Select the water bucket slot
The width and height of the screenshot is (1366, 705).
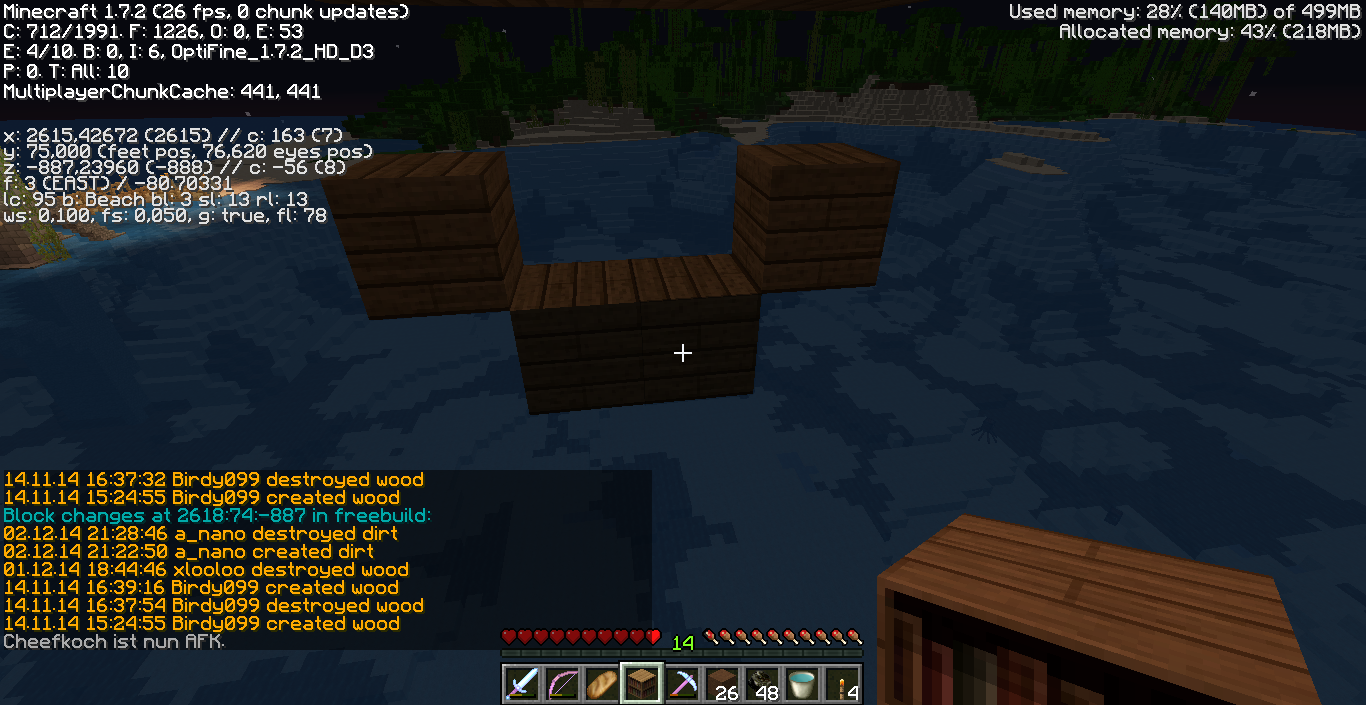click(x=802, y=684)
